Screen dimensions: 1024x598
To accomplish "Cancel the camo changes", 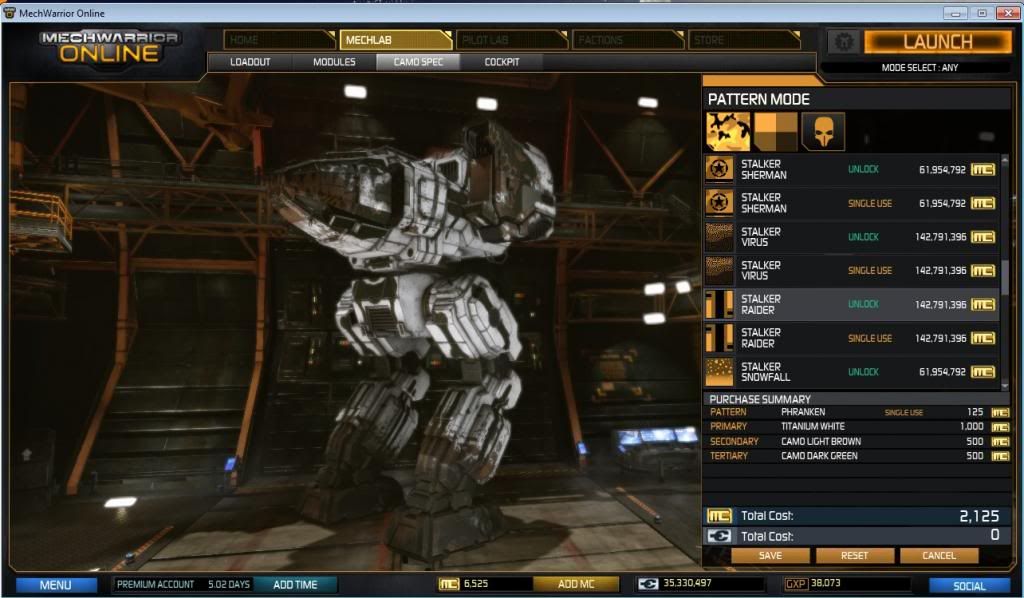I will (939, 555).
